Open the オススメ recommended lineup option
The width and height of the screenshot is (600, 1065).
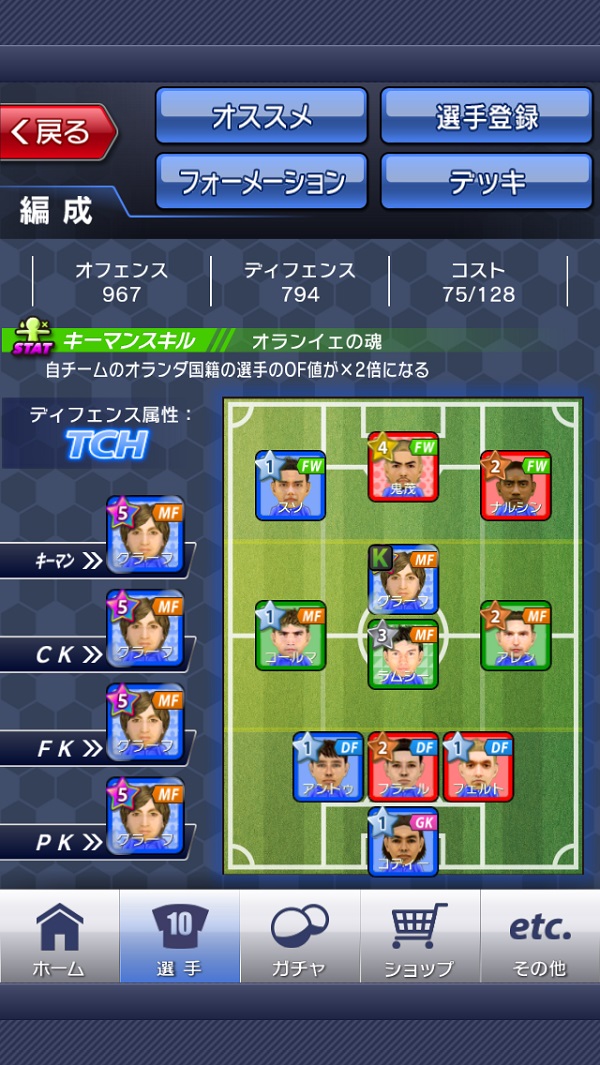click(261, 116)
